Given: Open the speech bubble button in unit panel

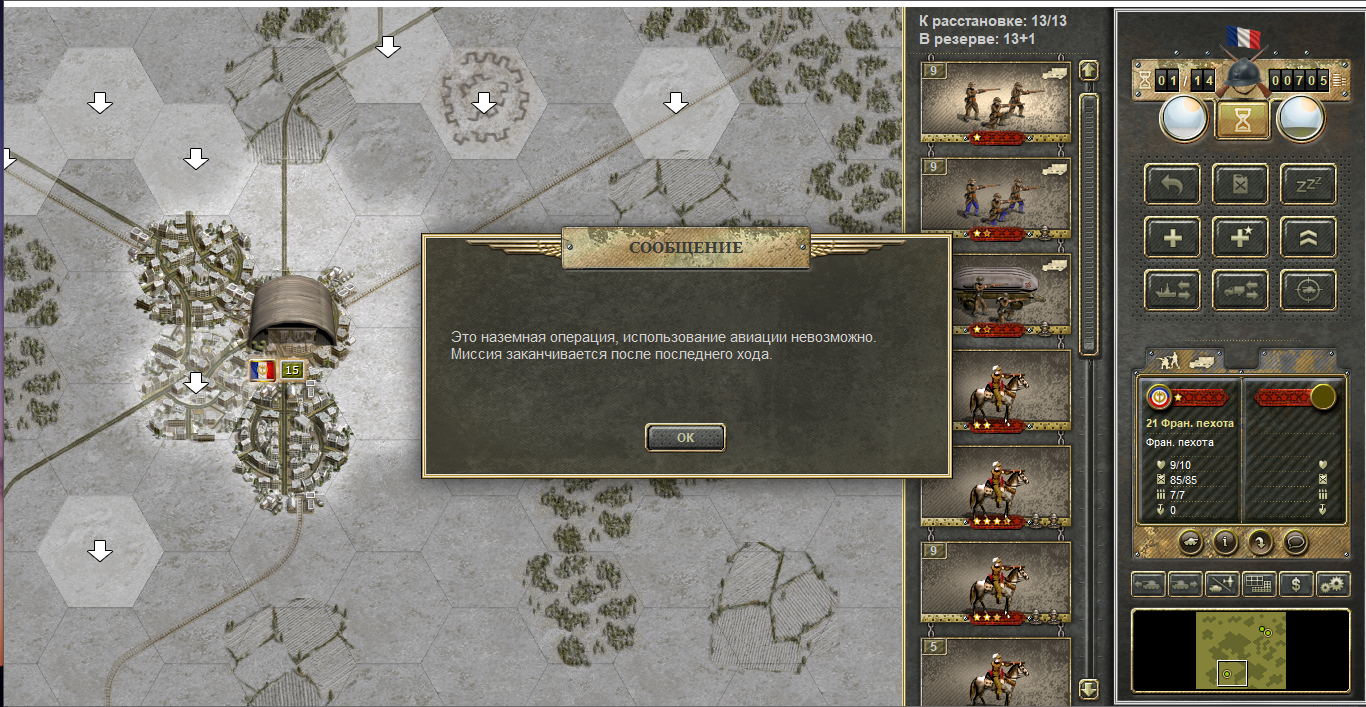Looking at the screenshot, I should tap(1295, 542).
